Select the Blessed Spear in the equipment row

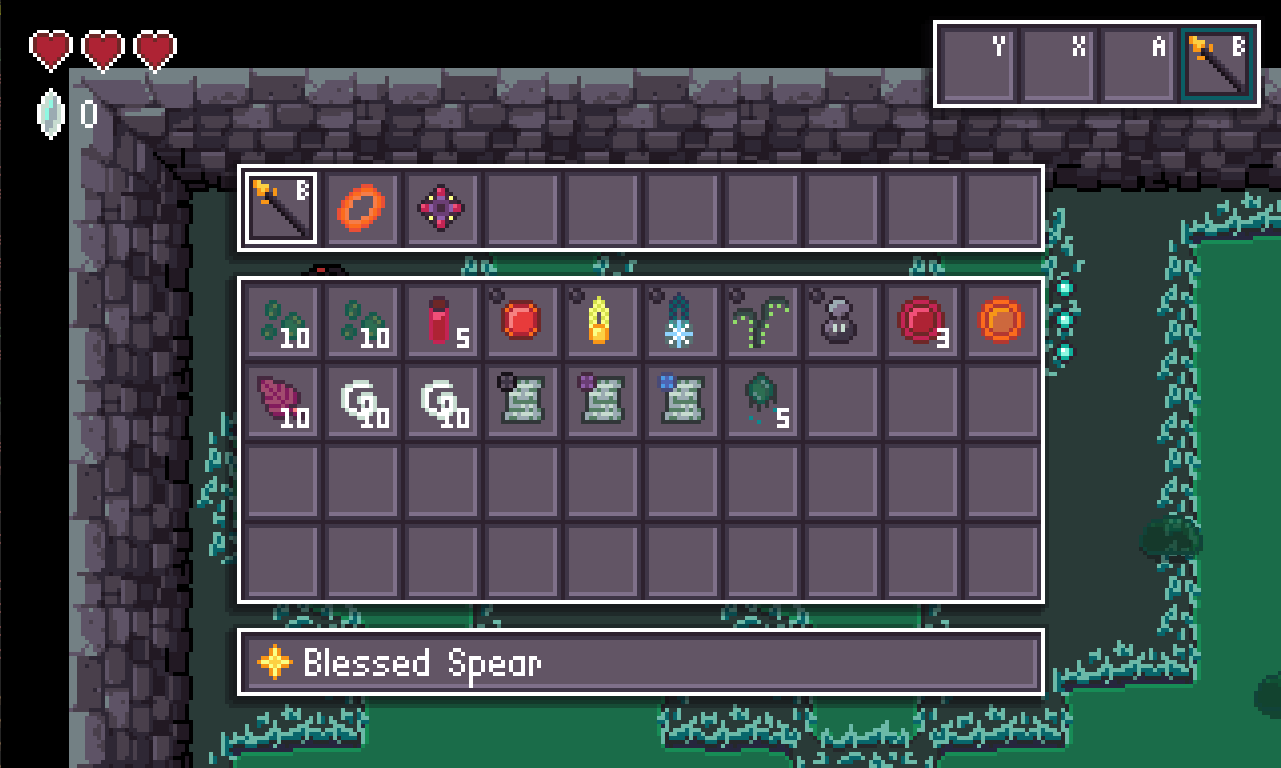(x=281, y=207)
